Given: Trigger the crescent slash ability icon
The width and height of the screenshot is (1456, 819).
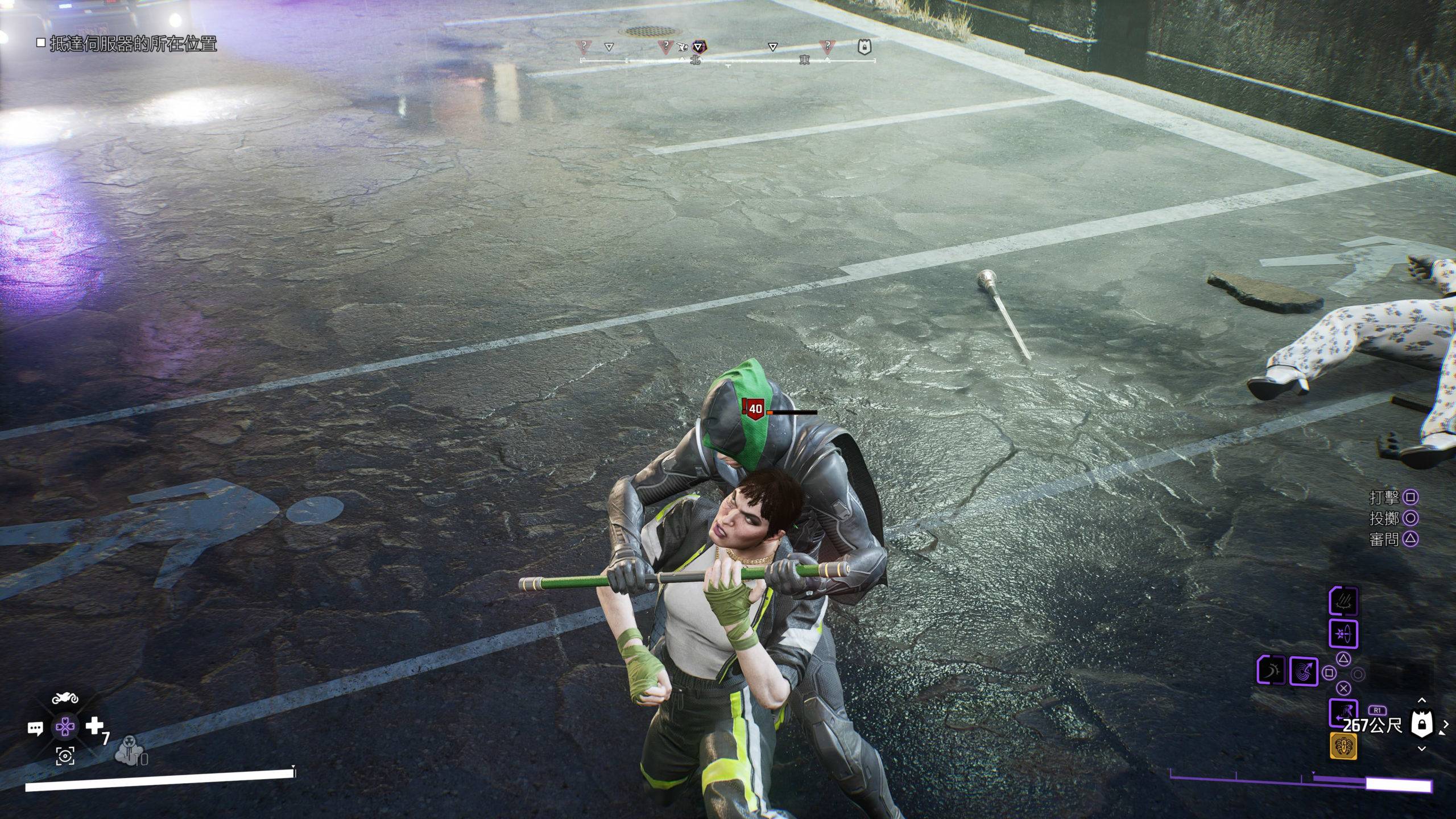Looking at the screenshot, I should pyautogui.click(x=1272, y=670).
